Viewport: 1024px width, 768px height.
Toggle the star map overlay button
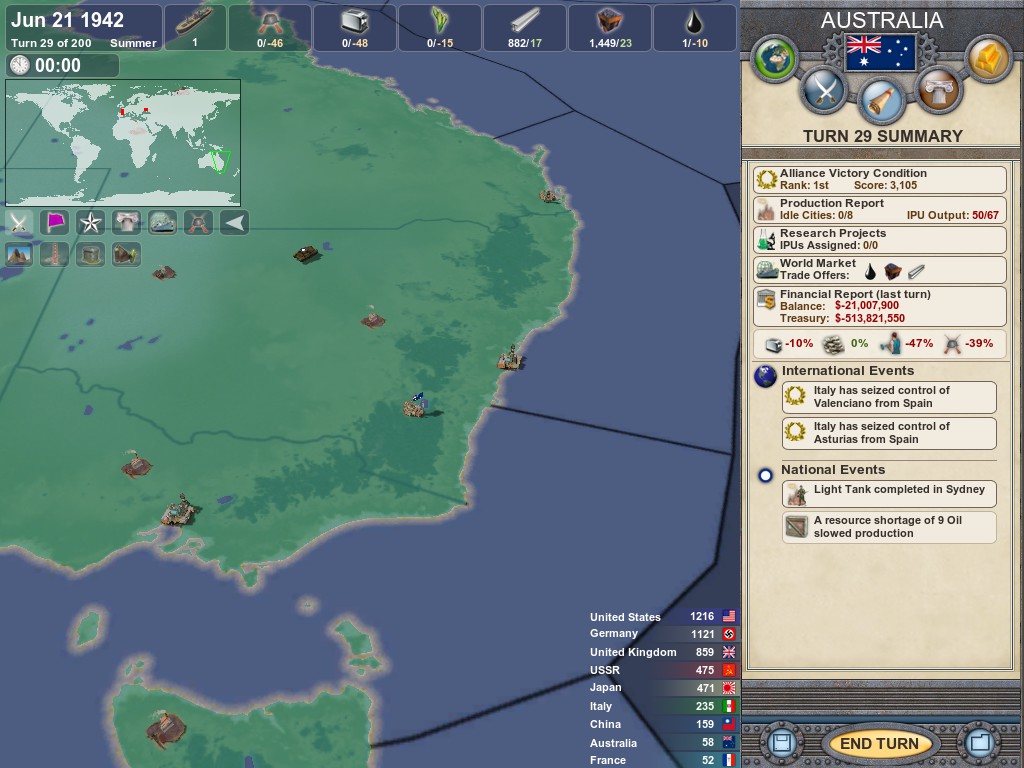[91, 222]
